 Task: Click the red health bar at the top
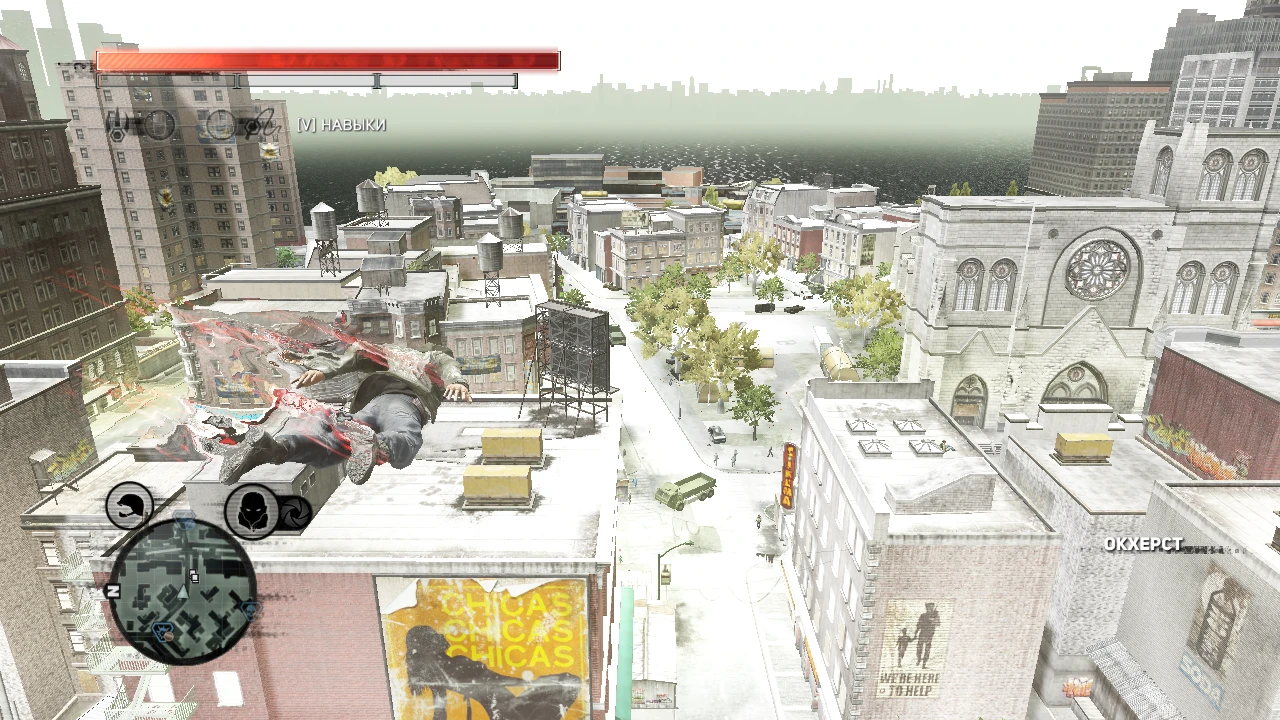point(320,60)
